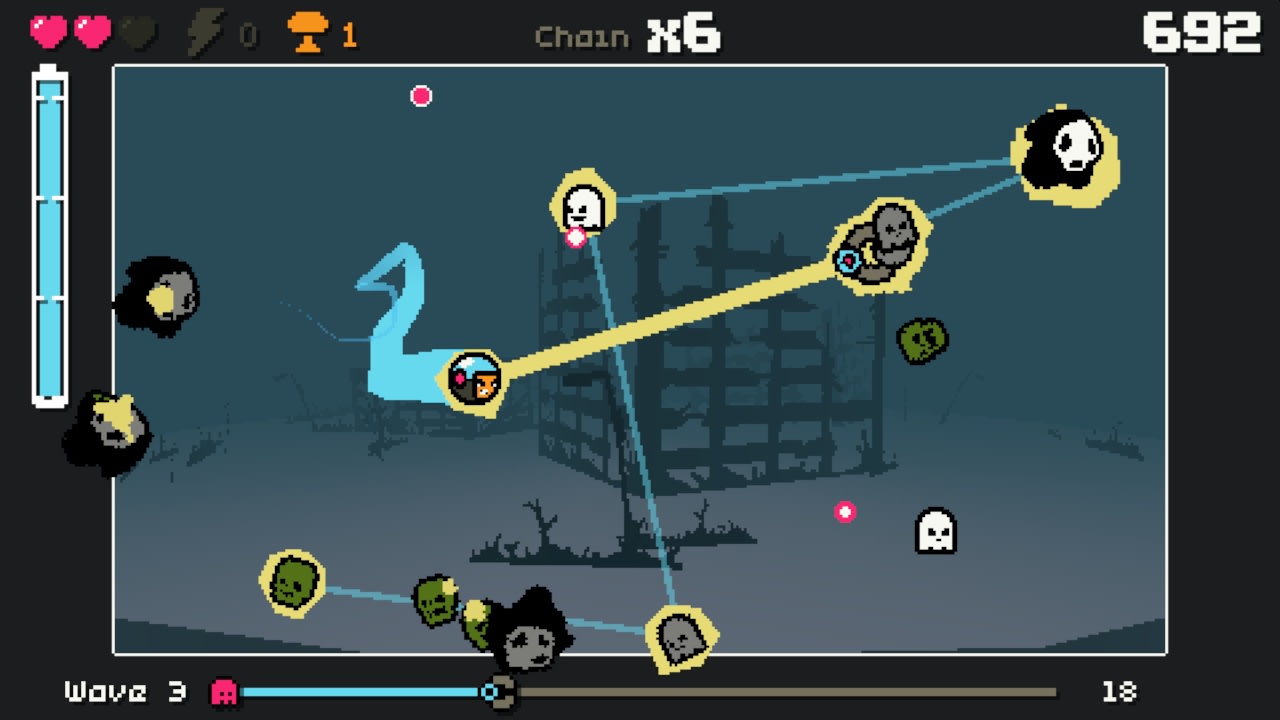Click the pink dot collectible near the top
Screen dimensions: 1280x720
[421, 96]
